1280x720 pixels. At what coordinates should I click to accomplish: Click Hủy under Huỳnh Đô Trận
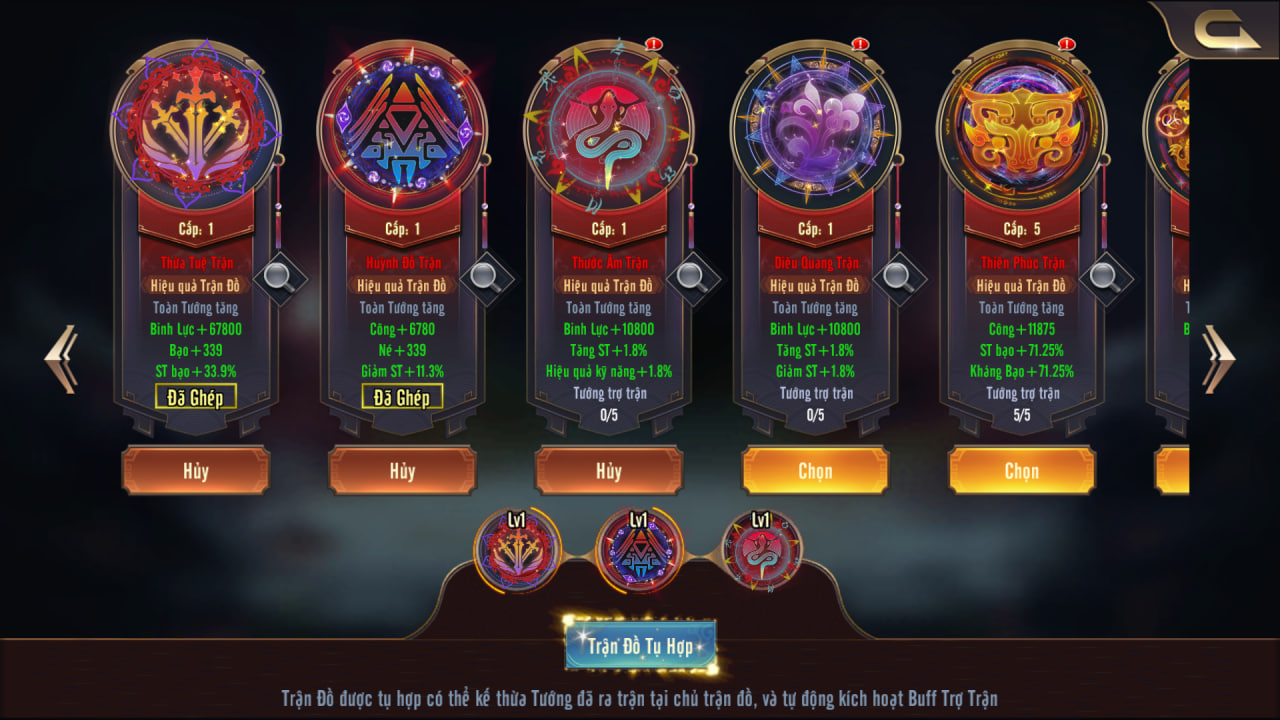coord(402,471)
